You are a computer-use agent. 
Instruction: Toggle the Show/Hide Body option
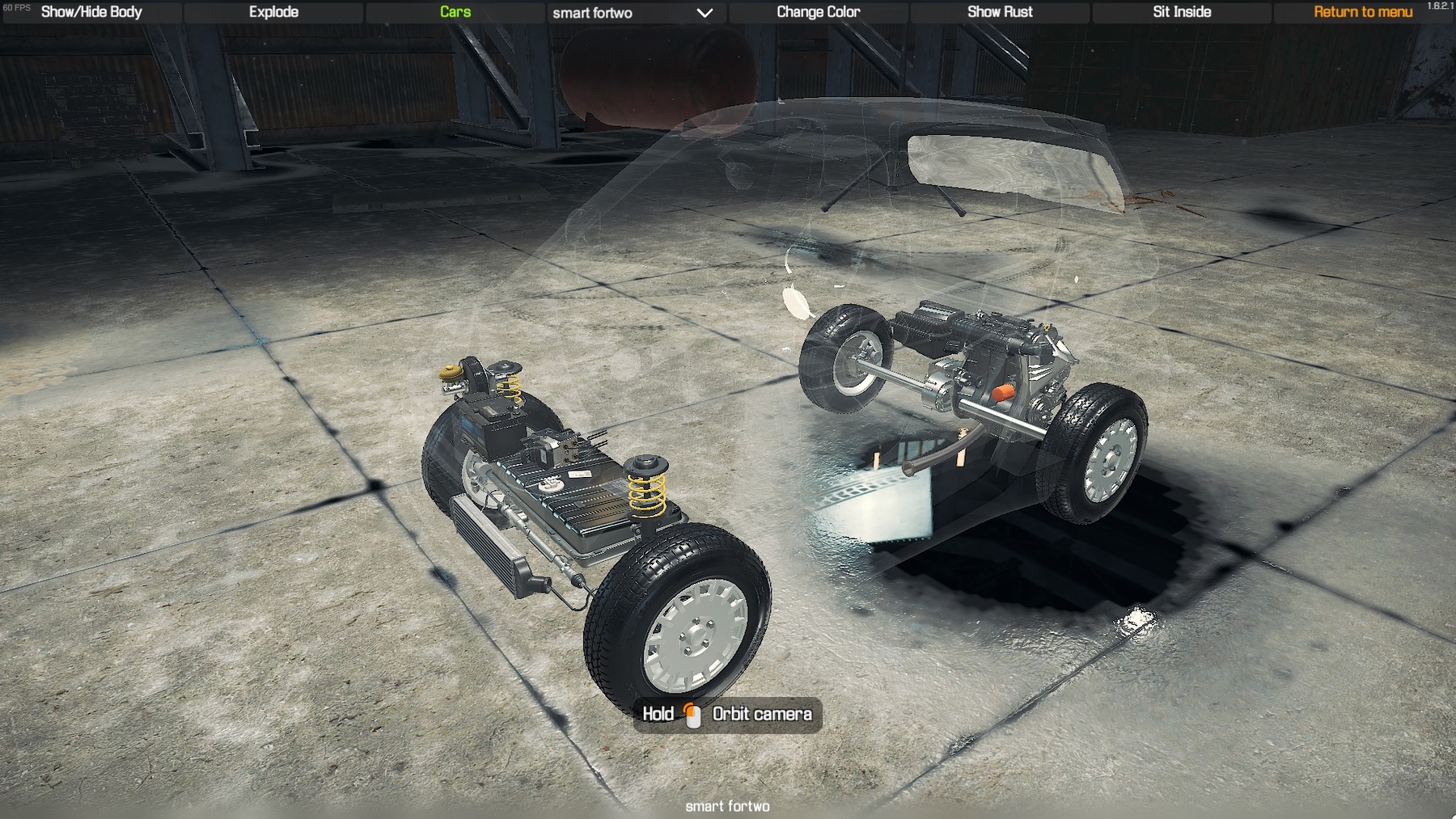click(91, 12)
